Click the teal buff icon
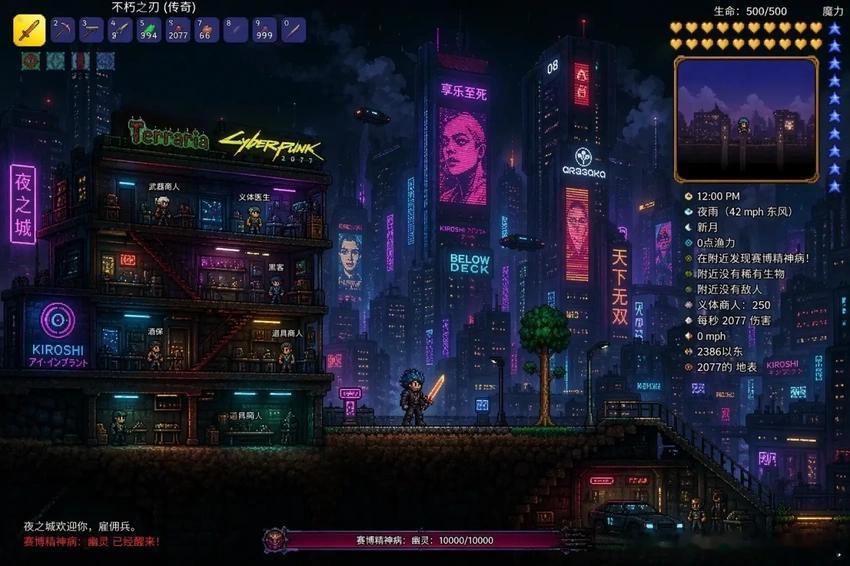 click(56, 61)
